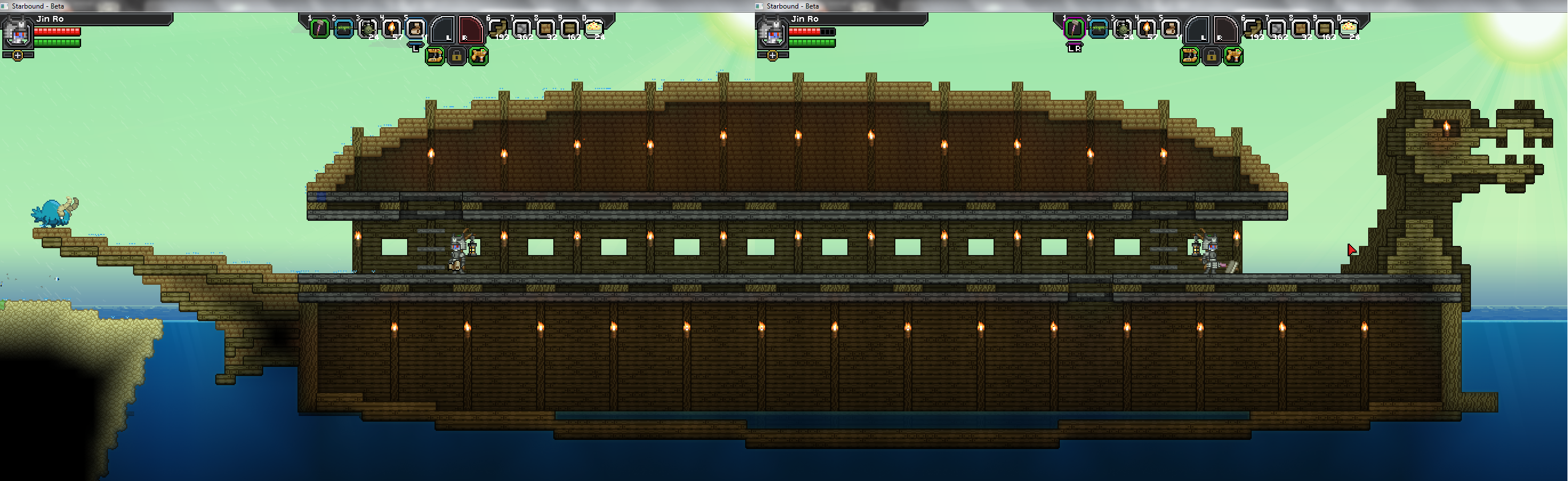Image resolution: width=1568 pixels, height=481 pixels.
Task: Select the pickaxe in hotbar slot 1
Action: pos(319,30)
